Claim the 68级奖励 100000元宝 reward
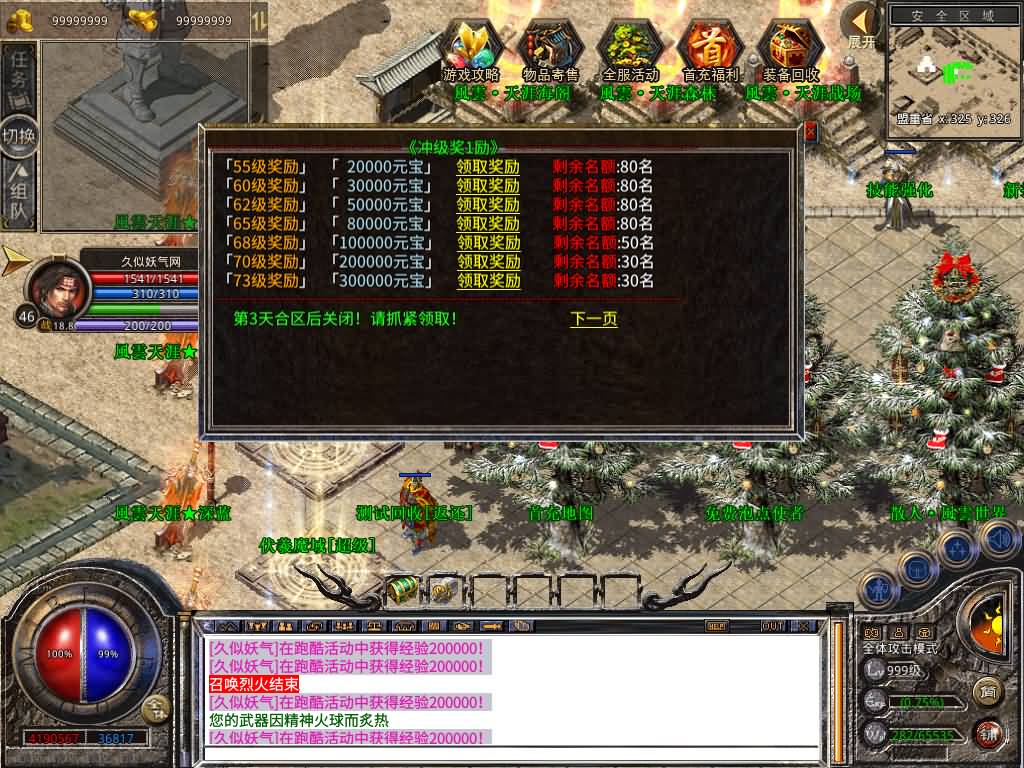Screen dimensions: 1024x768 pyautogui.click(x=489, y=243)
